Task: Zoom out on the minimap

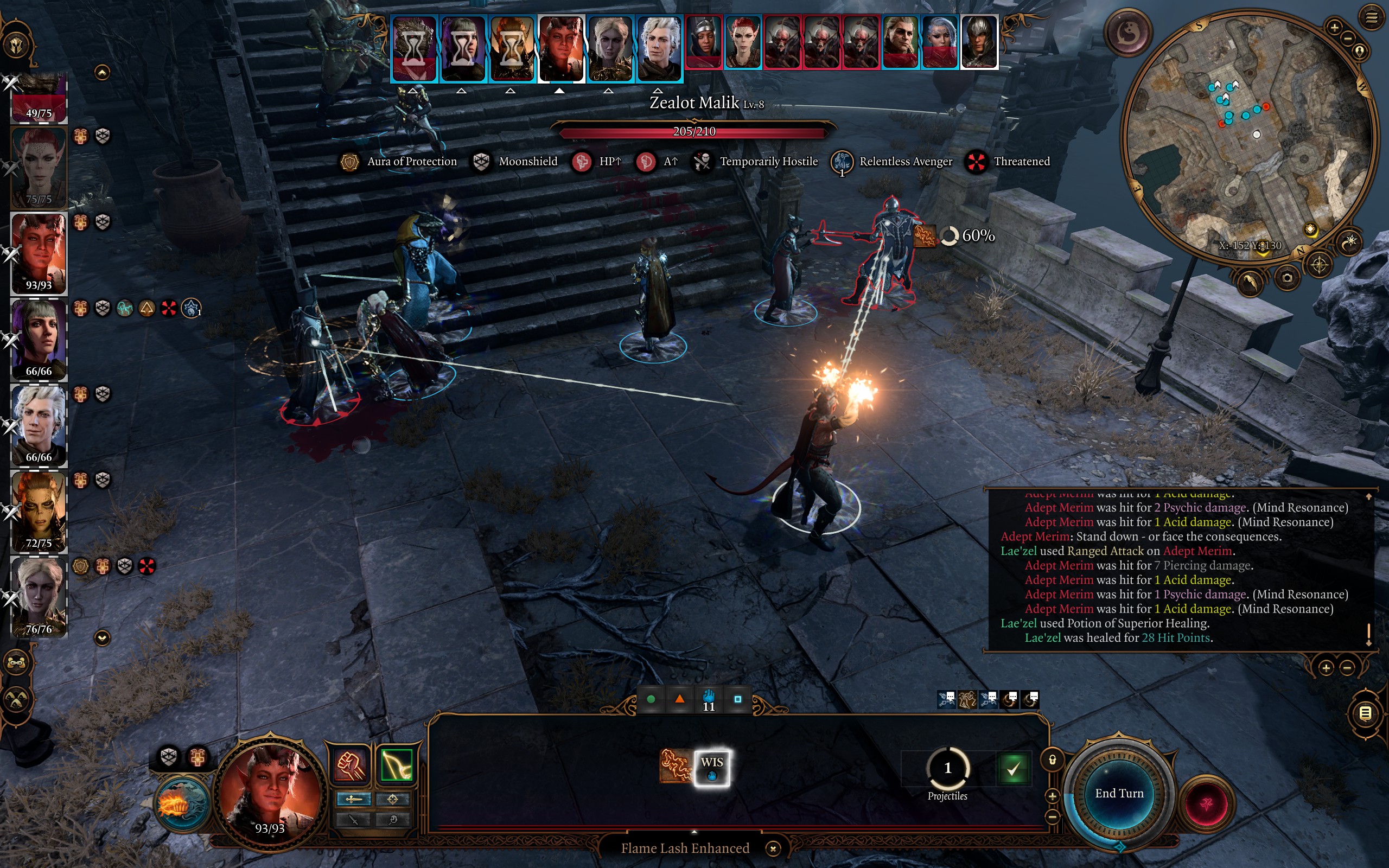Action: (x=1348, y=39)
